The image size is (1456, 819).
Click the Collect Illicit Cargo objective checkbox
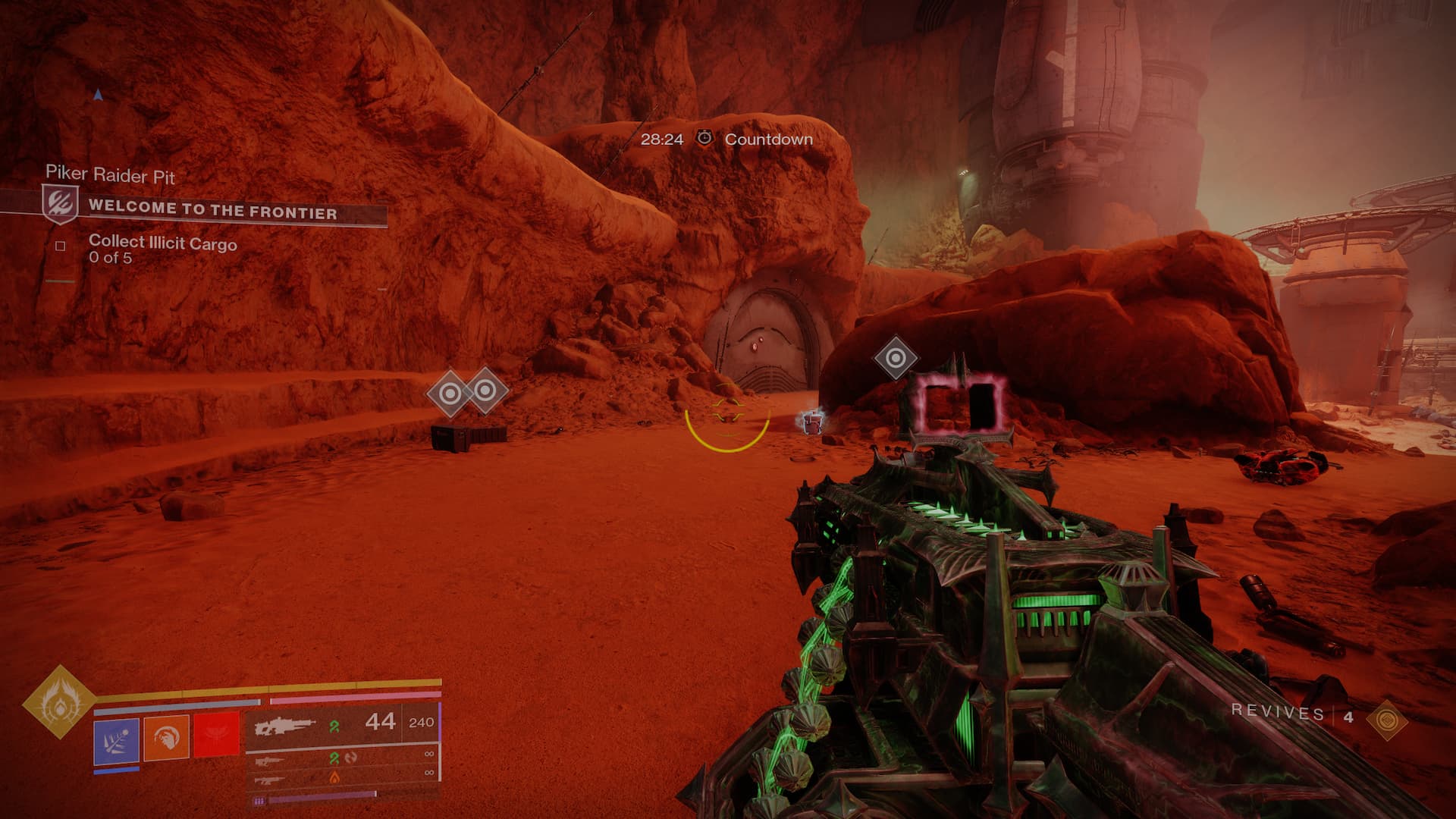[x=61, y=246]
